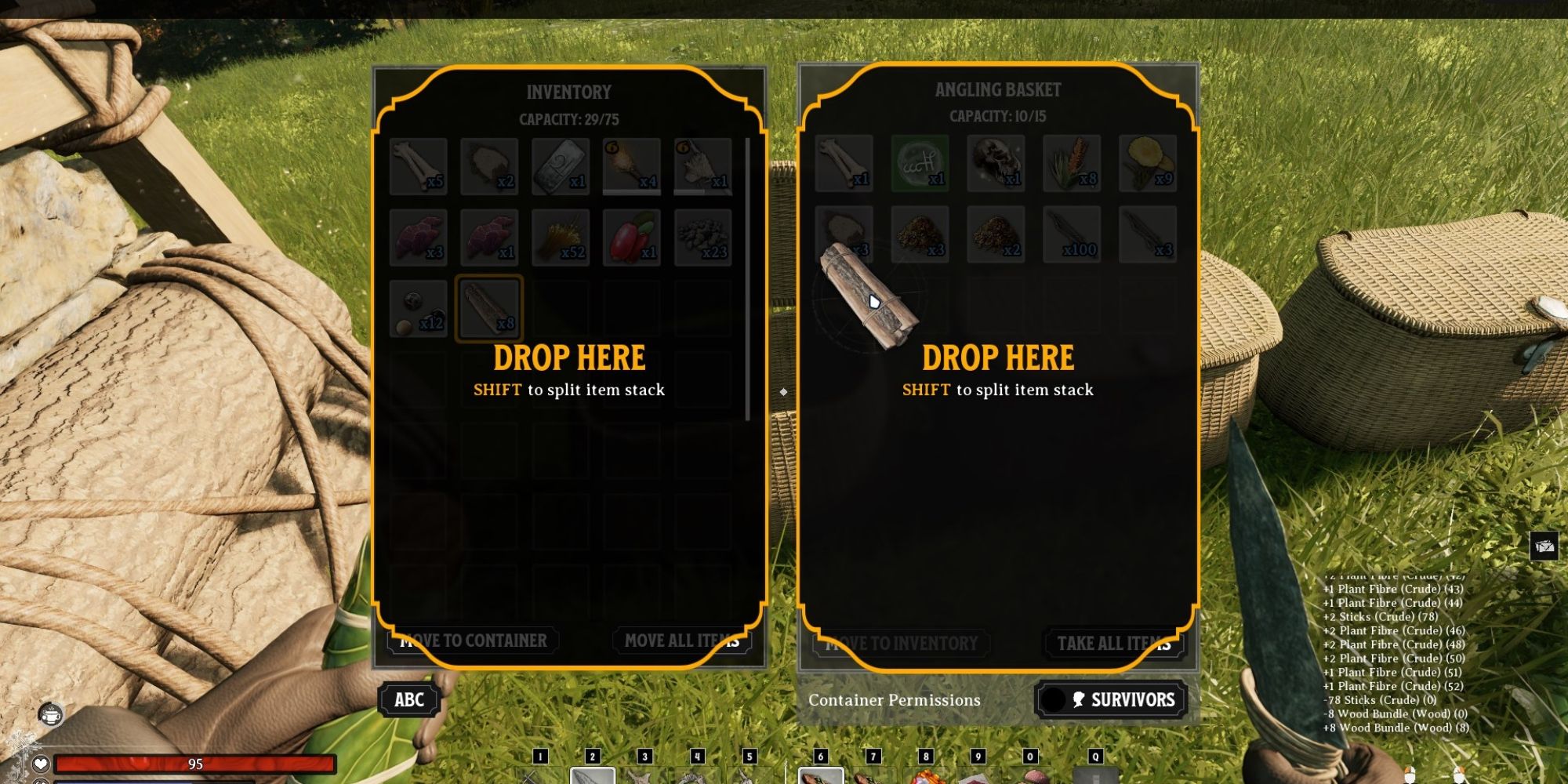Select the golden plant fibre x52 stack

coord(561,237)
